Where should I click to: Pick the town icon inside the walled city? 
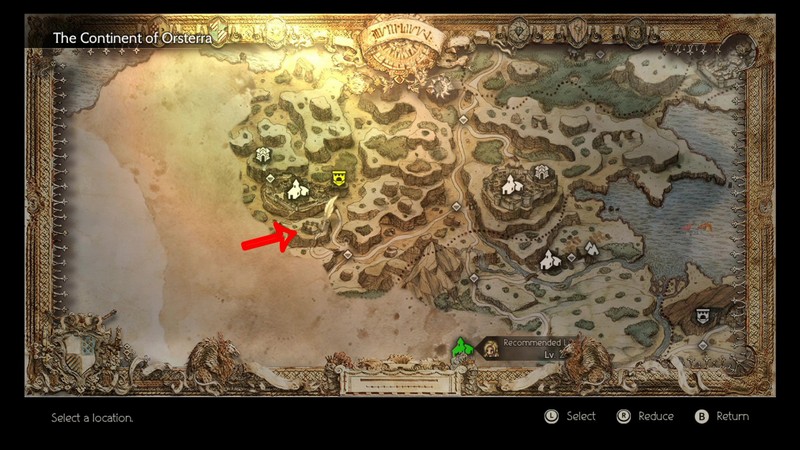coord(511,184)
